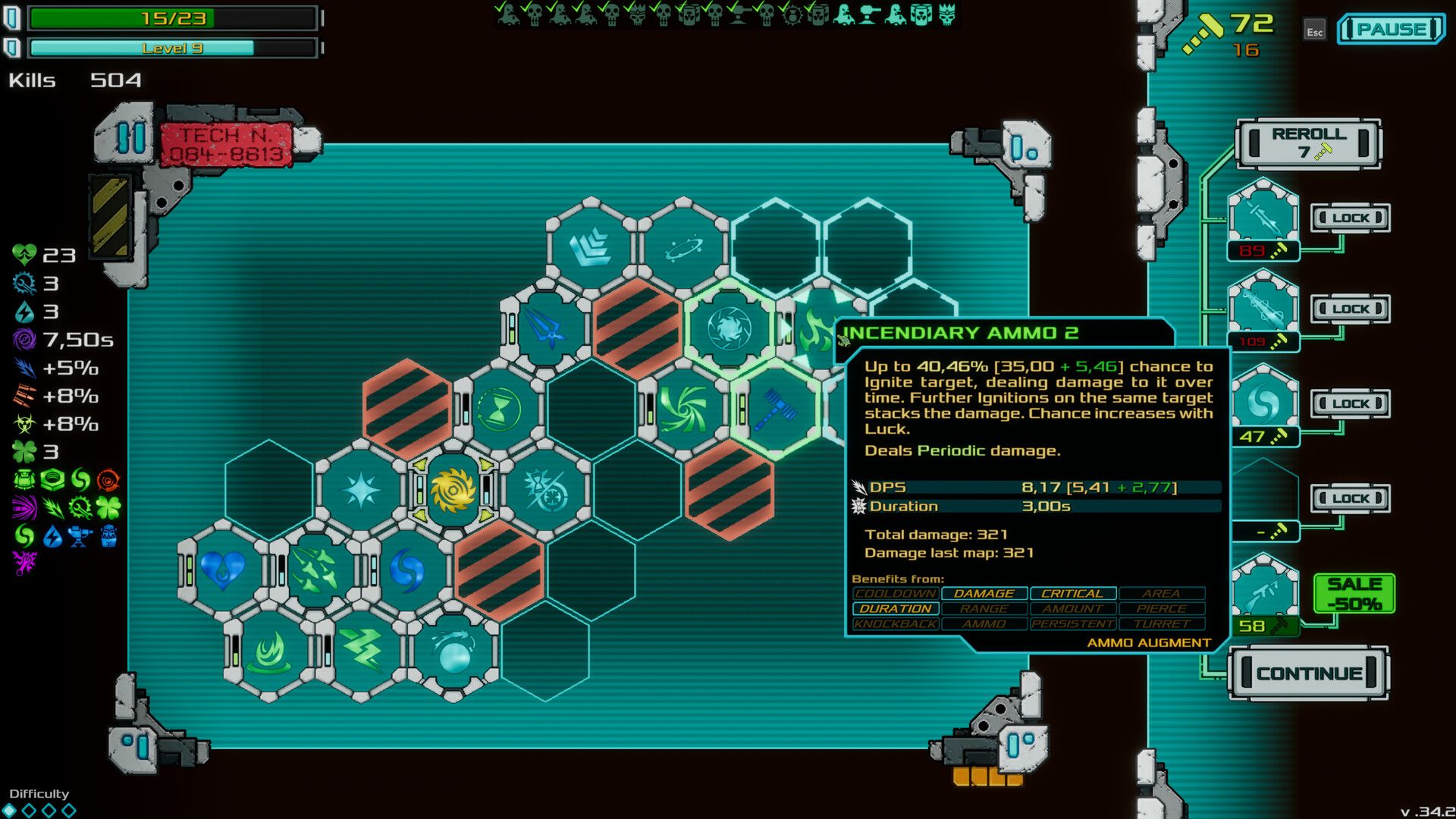Screen dimensions: 1456x819
Task: Click the SALE -50% tag
Action: (x=1354, y=591)
